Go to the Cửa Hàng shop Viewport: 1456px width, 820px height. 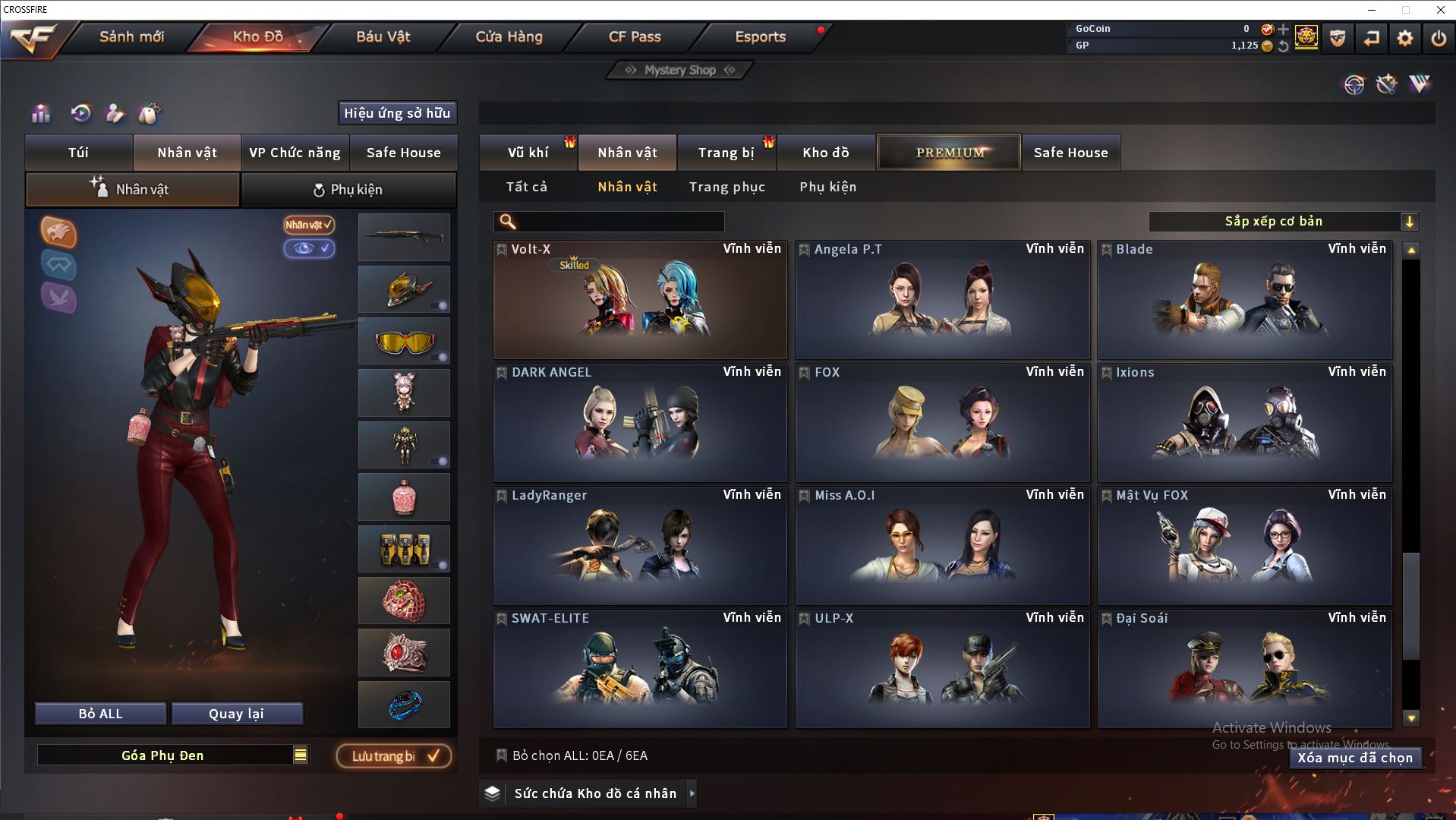[x=509, y=36]
